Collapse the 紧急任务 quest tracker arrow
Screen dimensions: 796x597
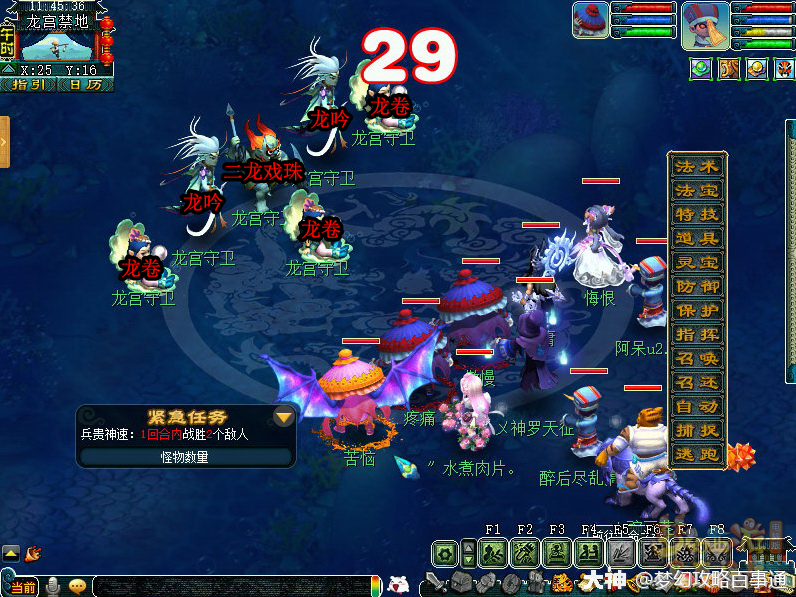(284, 417)
